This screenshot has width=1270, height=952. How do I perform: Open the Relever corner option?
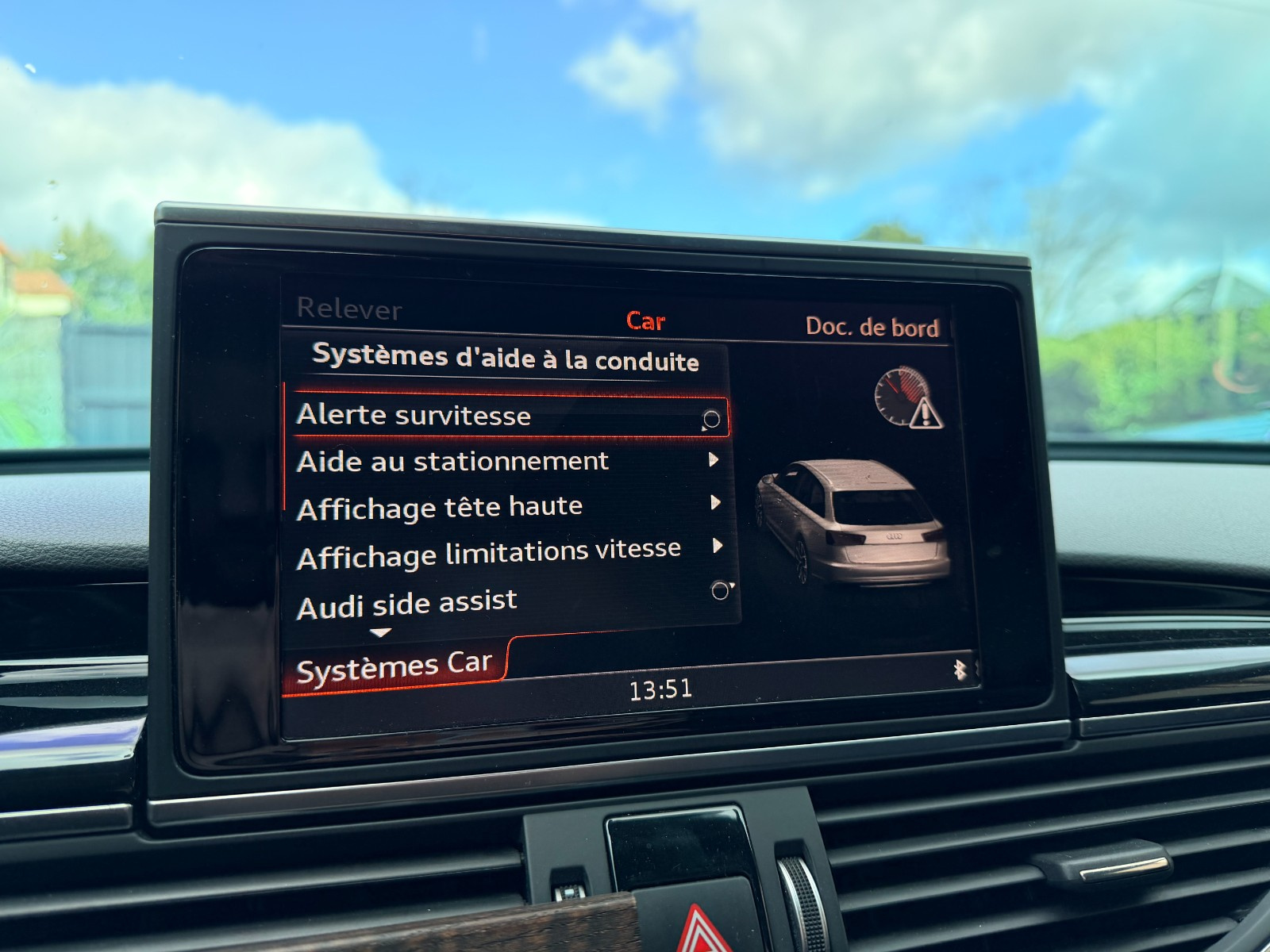click(x=349, y=309)
